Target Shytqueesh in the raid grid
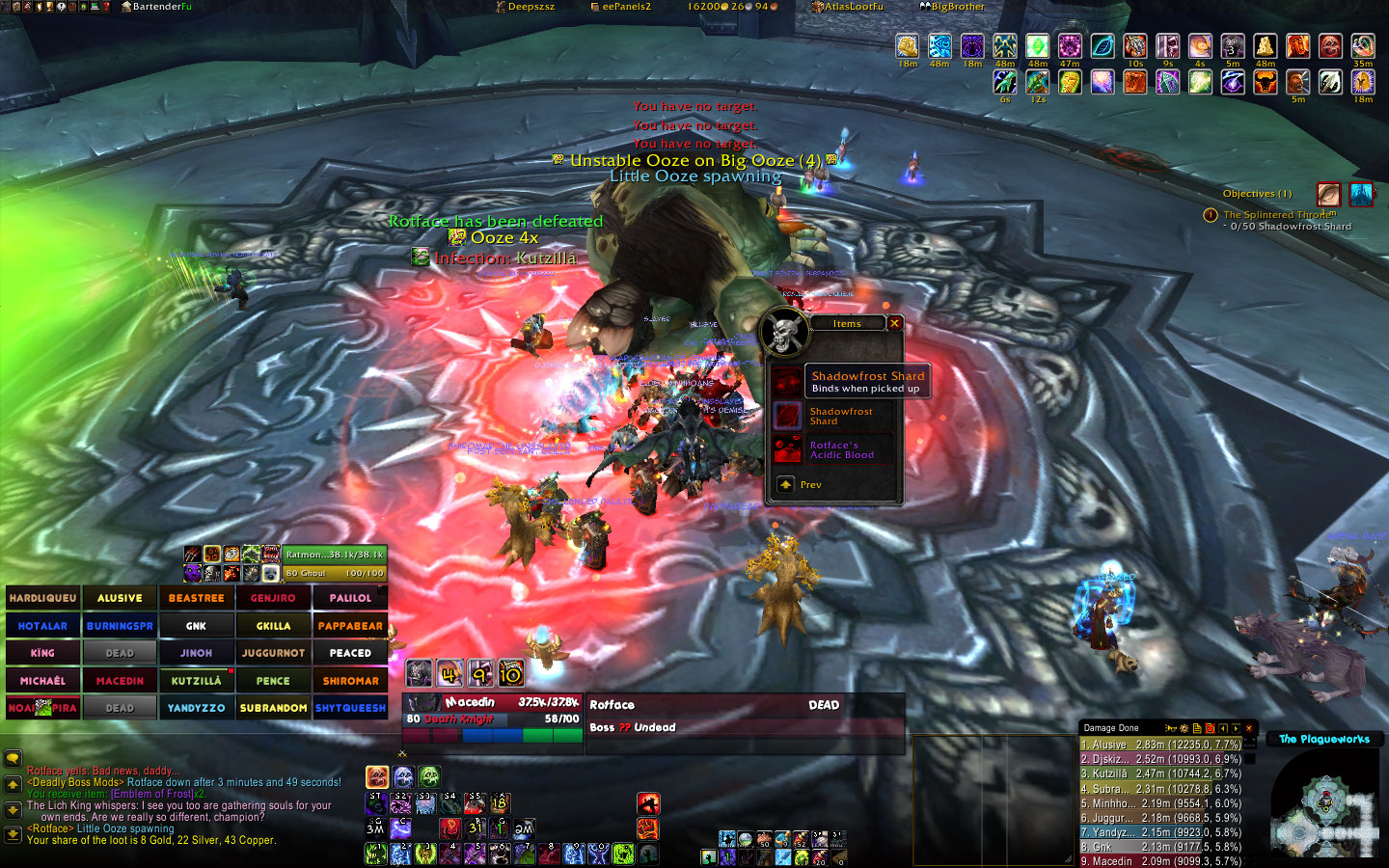 (x=350, y=708)
